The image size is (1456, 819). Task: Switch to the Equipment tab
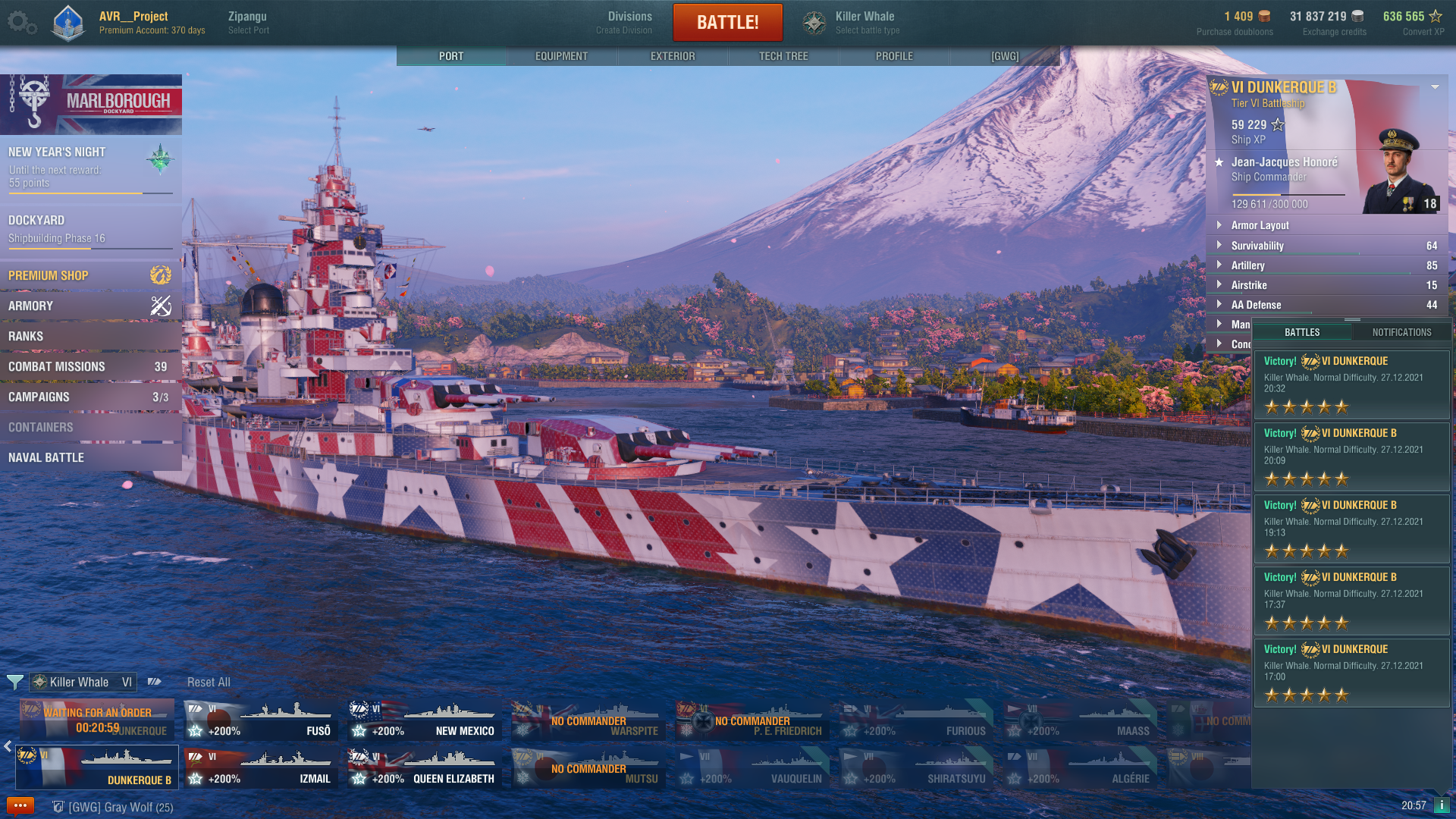561,56
